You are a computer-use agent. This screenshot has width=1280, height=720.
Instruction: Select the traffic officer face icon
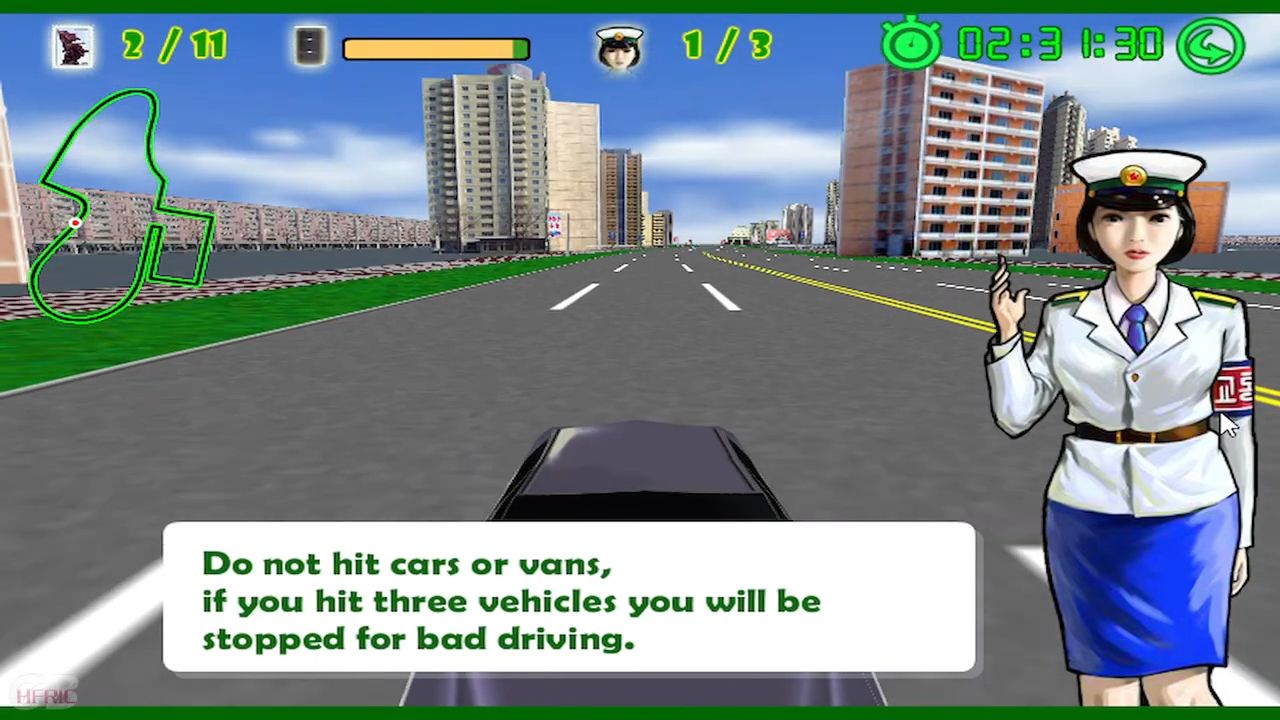(619, 46)
